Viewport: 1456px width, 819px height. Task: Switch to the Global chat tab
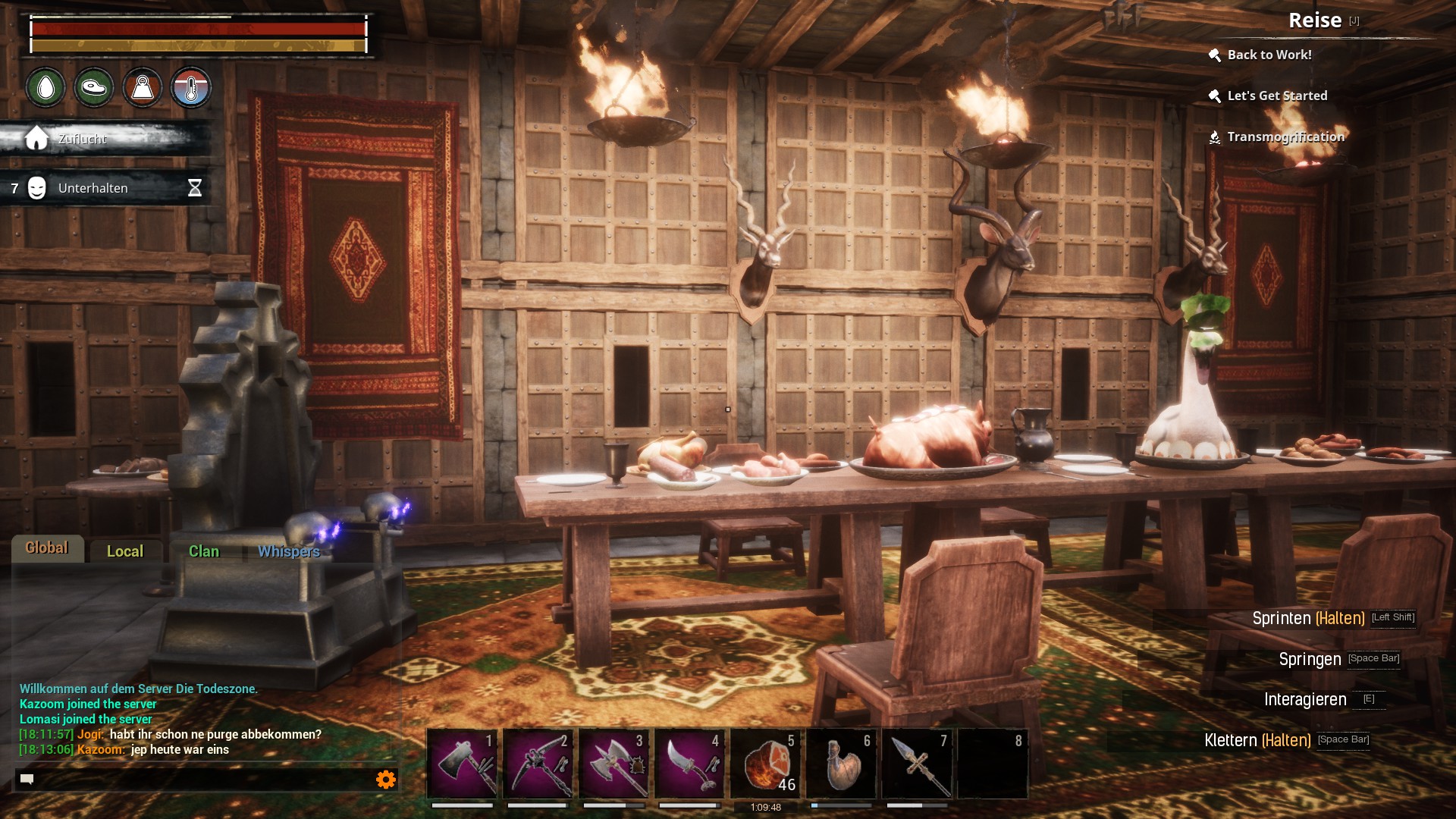(x=47, y=548)
